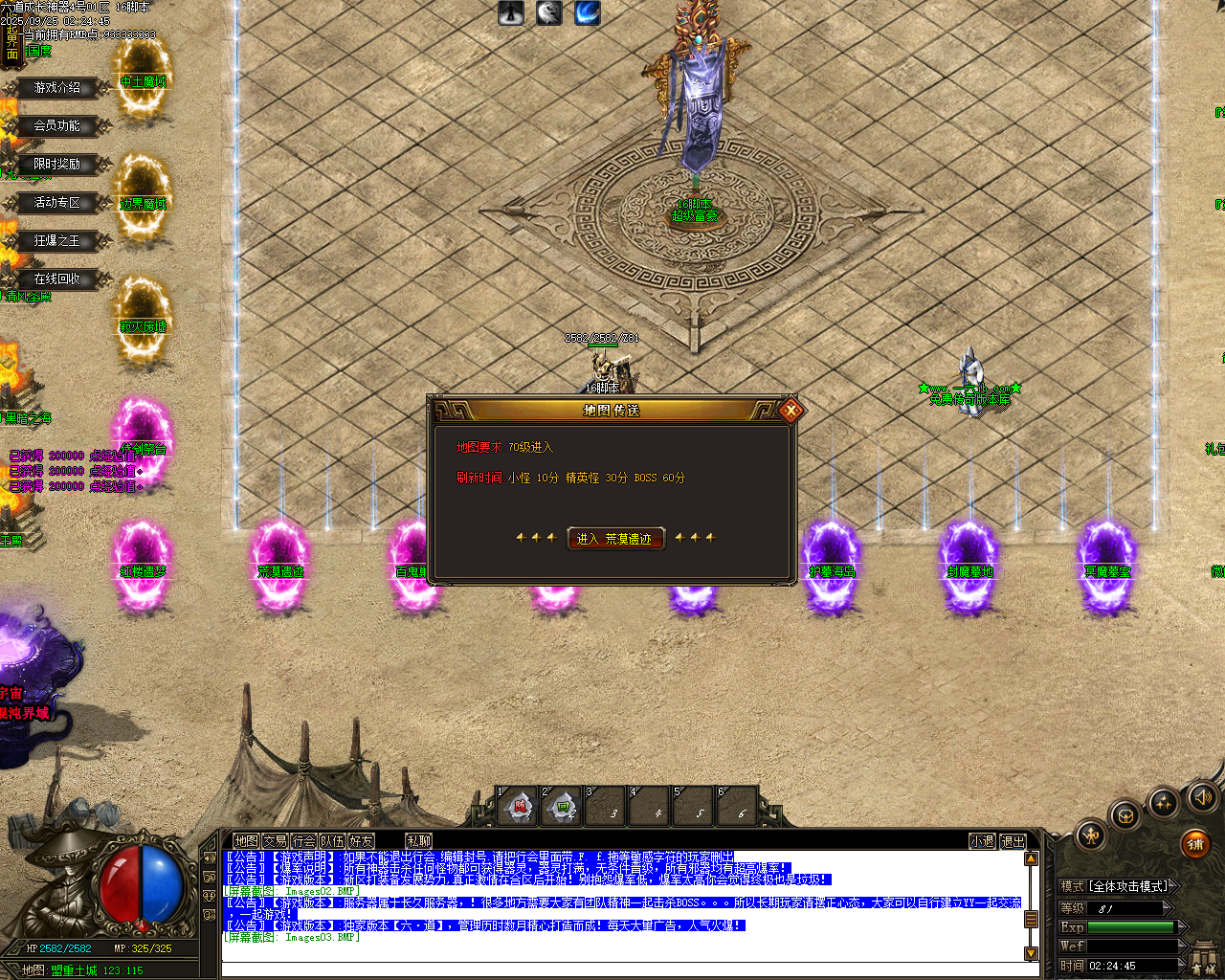Click the blue crescent buff icon at top

tap(587, 13)
